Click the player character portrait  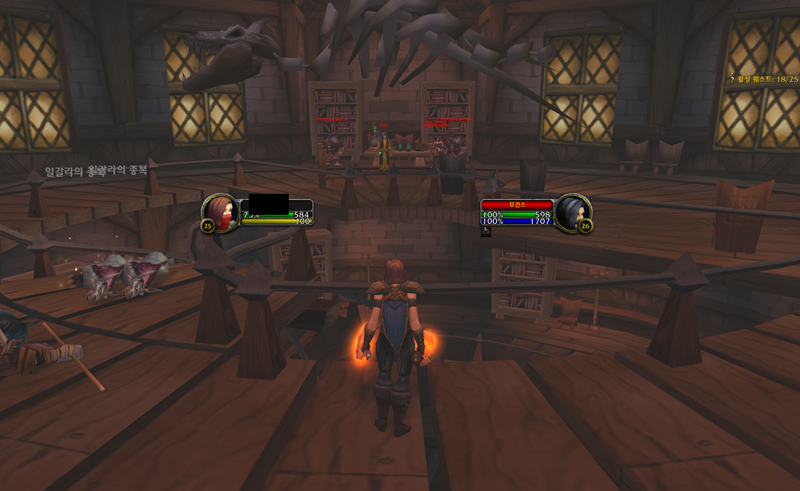tap(222, 213)
